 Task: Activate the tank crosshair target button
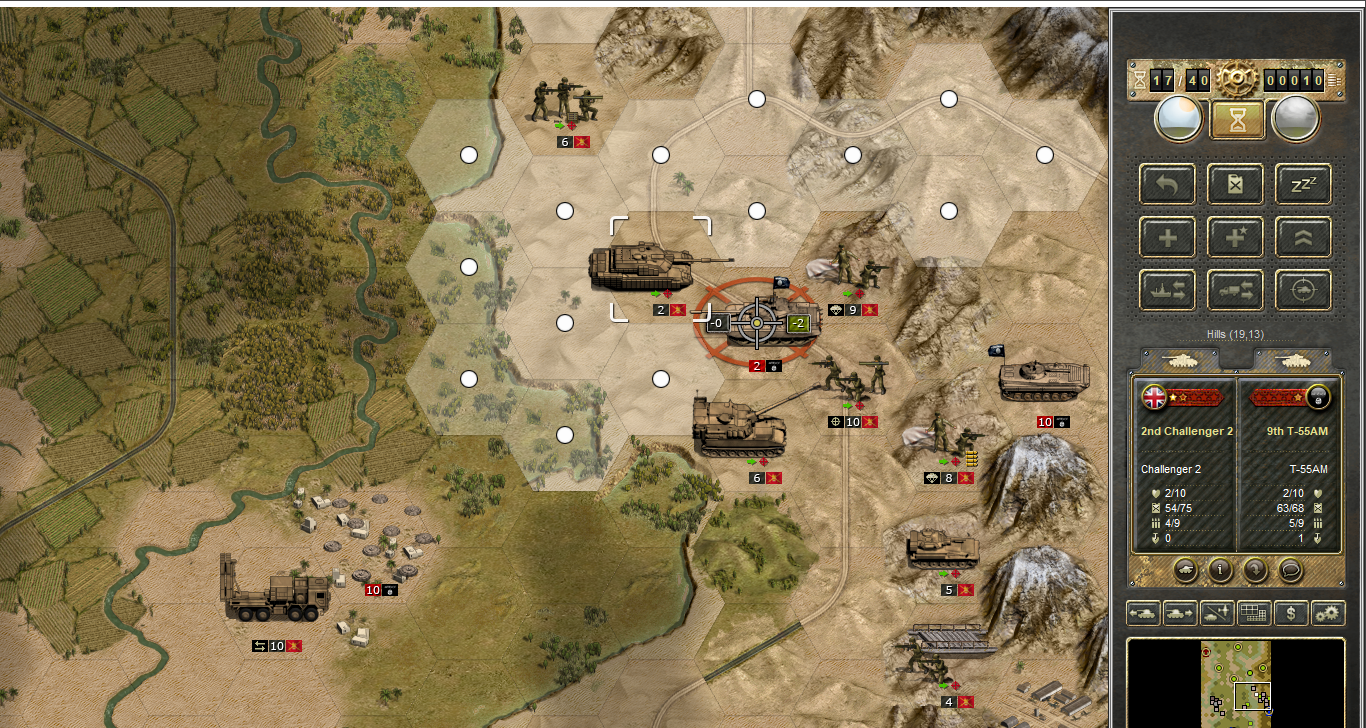(x=1303, y=291)
